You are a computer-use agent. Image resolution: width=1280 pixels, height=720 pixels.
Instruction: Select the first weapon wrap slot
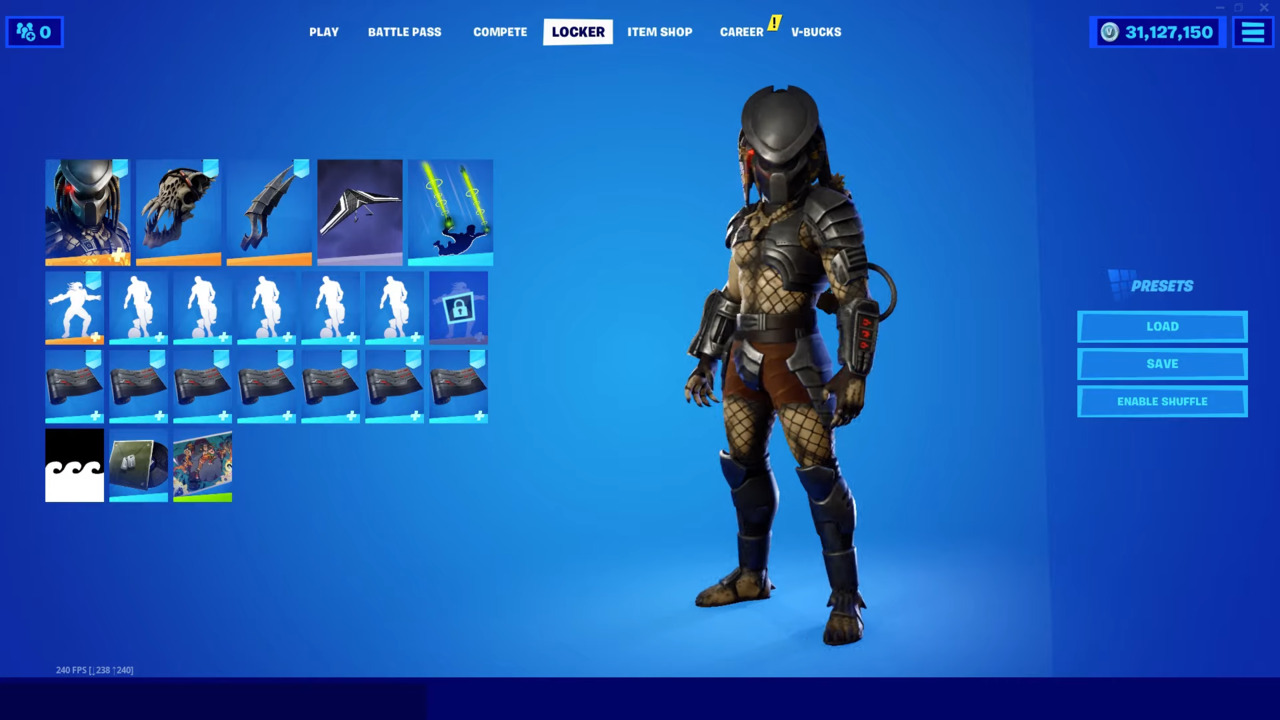75,387
